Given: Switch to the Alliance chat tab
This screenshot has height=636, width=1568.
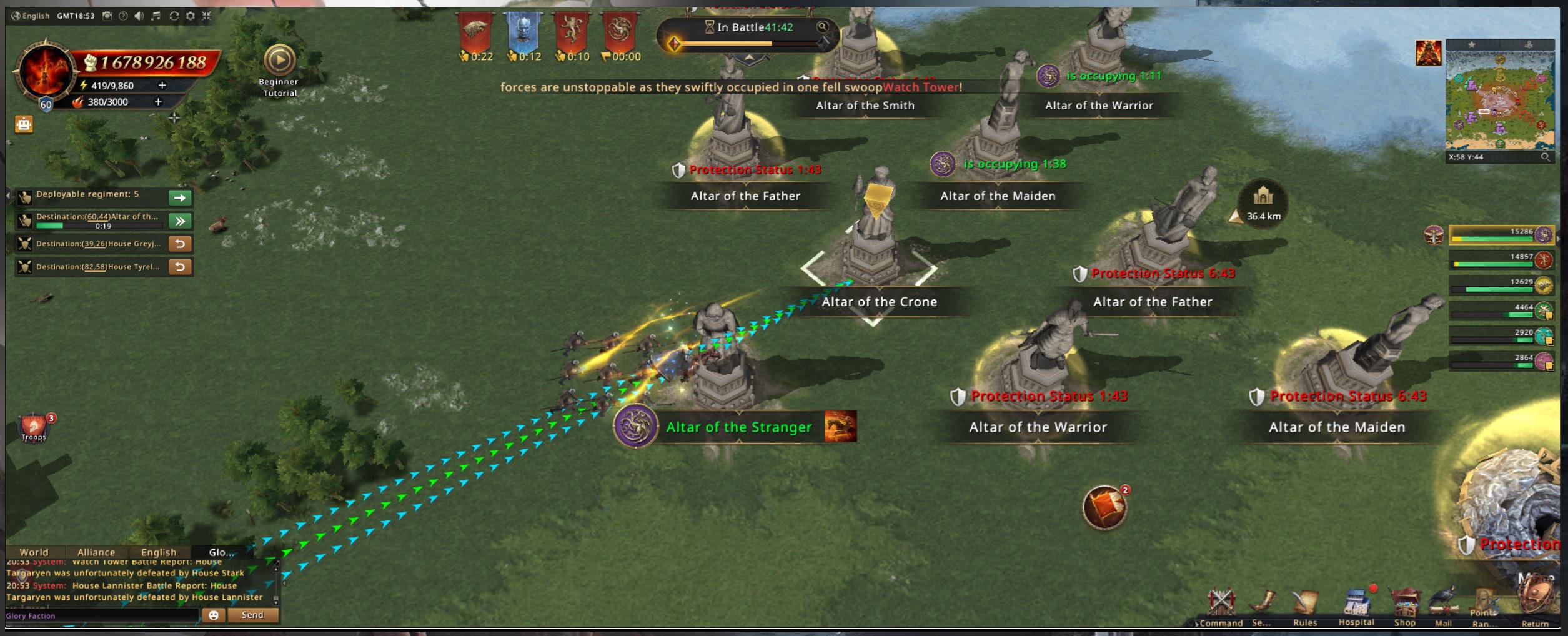Looking at the screenshot, I should [x=96, y=552].
